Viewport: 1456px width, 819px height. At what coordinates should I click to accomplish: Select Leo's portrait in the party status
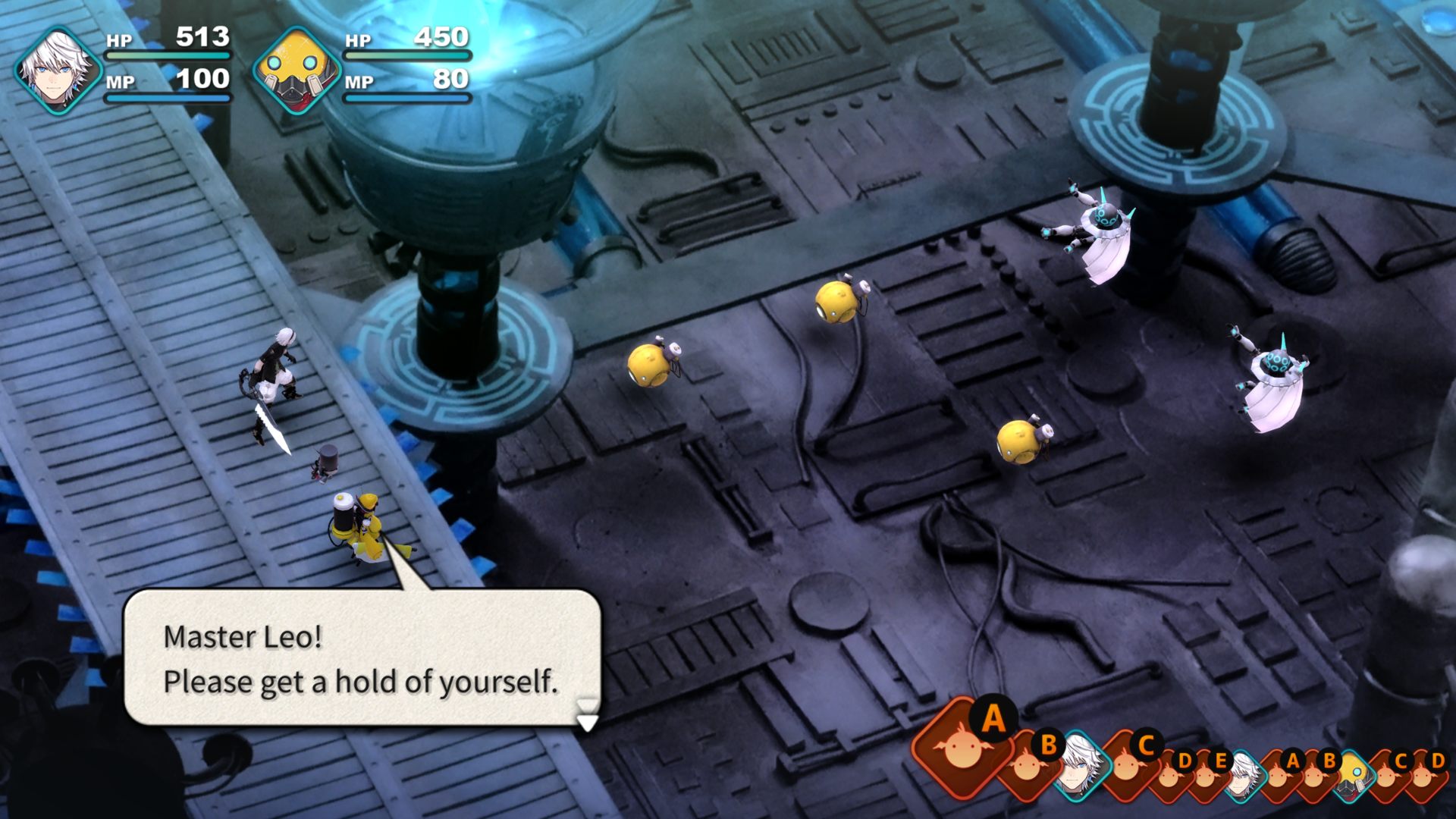click(x=58, y=71)
